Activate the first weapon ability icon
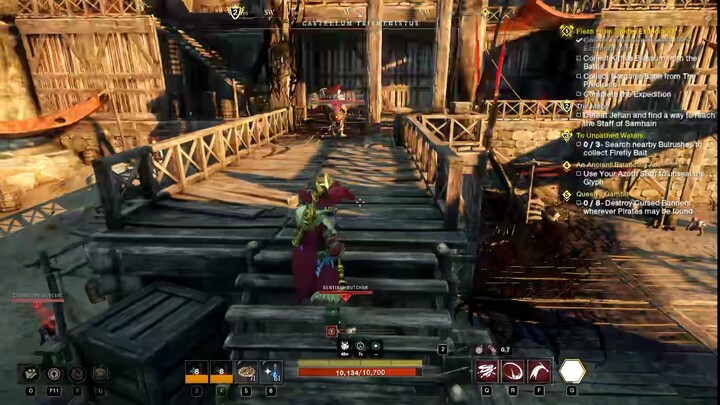The image size is (720, 405). pyautogui.click(x=487, y=371)
